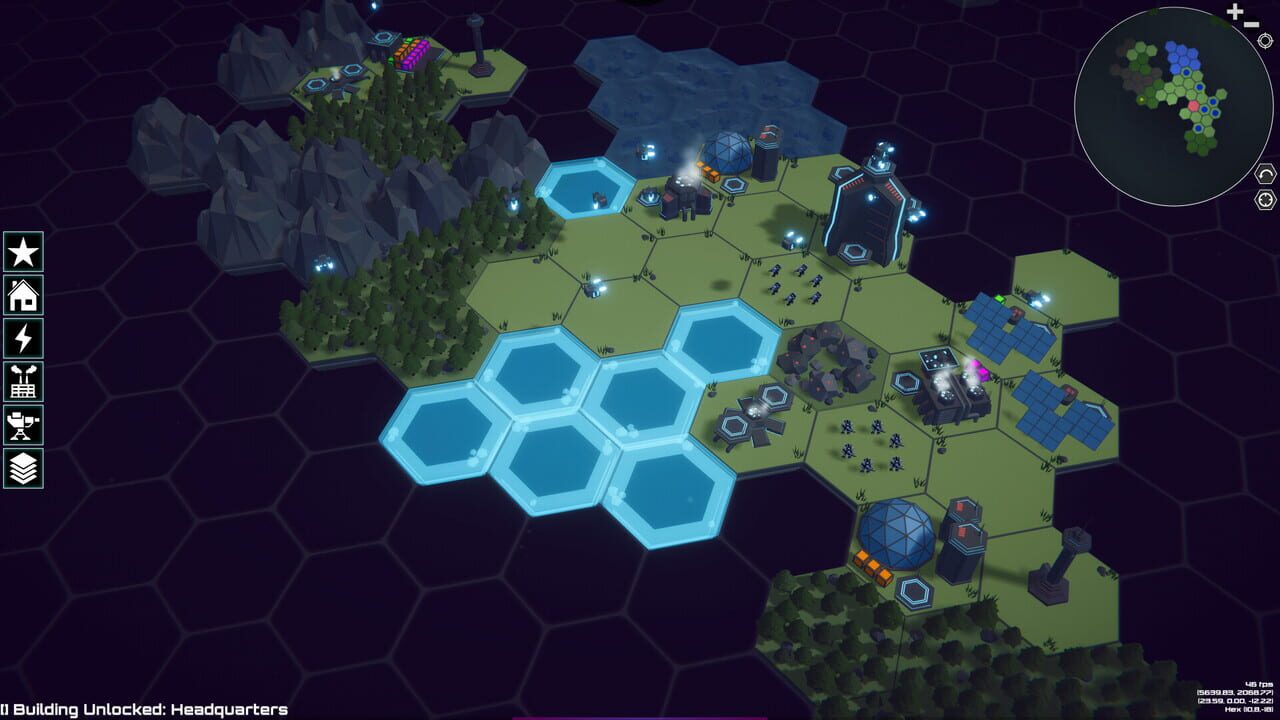Image resolution: width=1280 pixels, height=720 pixels.
Task: Click the star icon in the left sidebar
Action: (x=22, y=252)
